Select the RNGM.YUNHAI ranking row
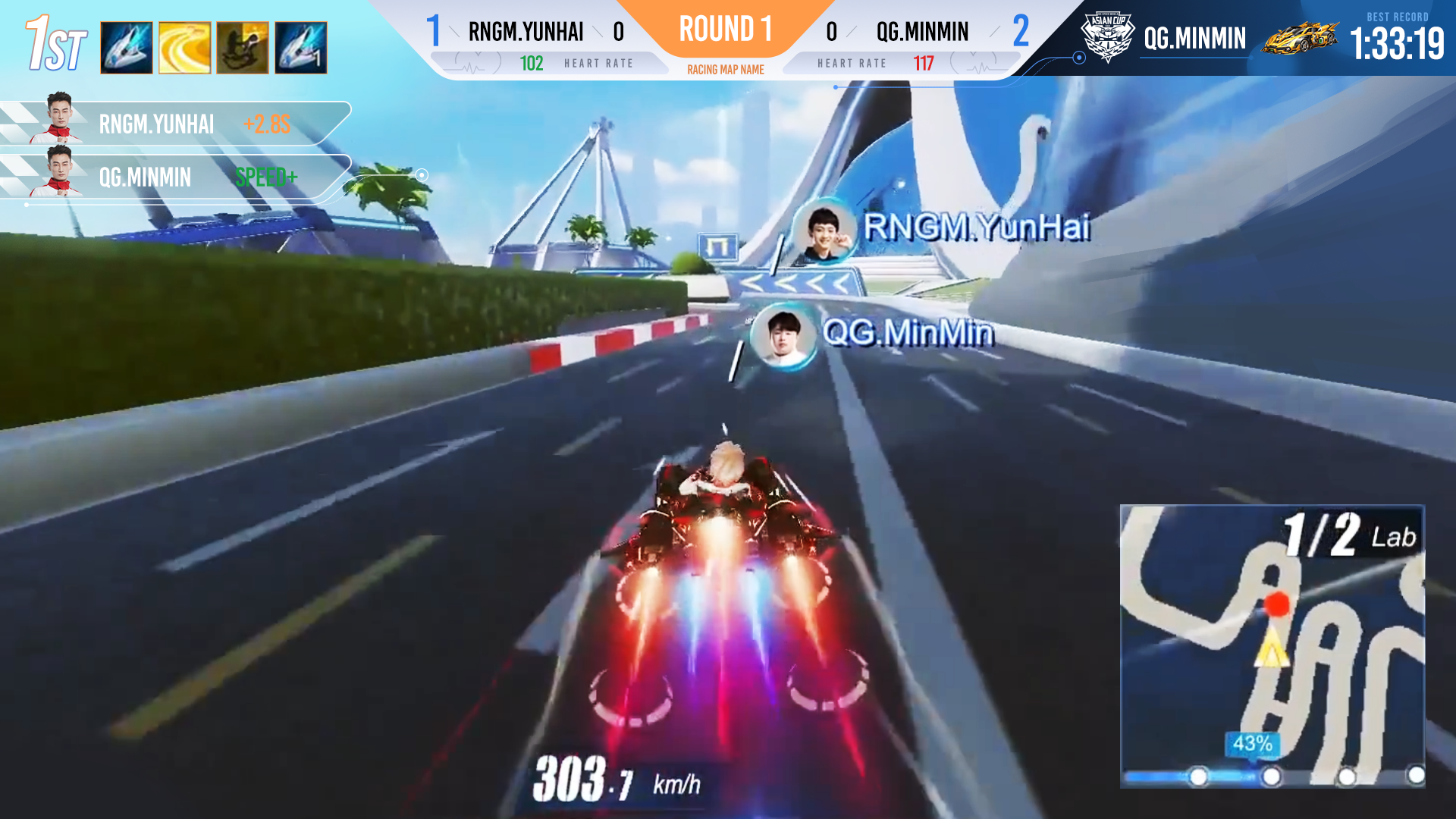Viewport: 1456px width, 819px height. pyautogui.click(x=174, y=124)
